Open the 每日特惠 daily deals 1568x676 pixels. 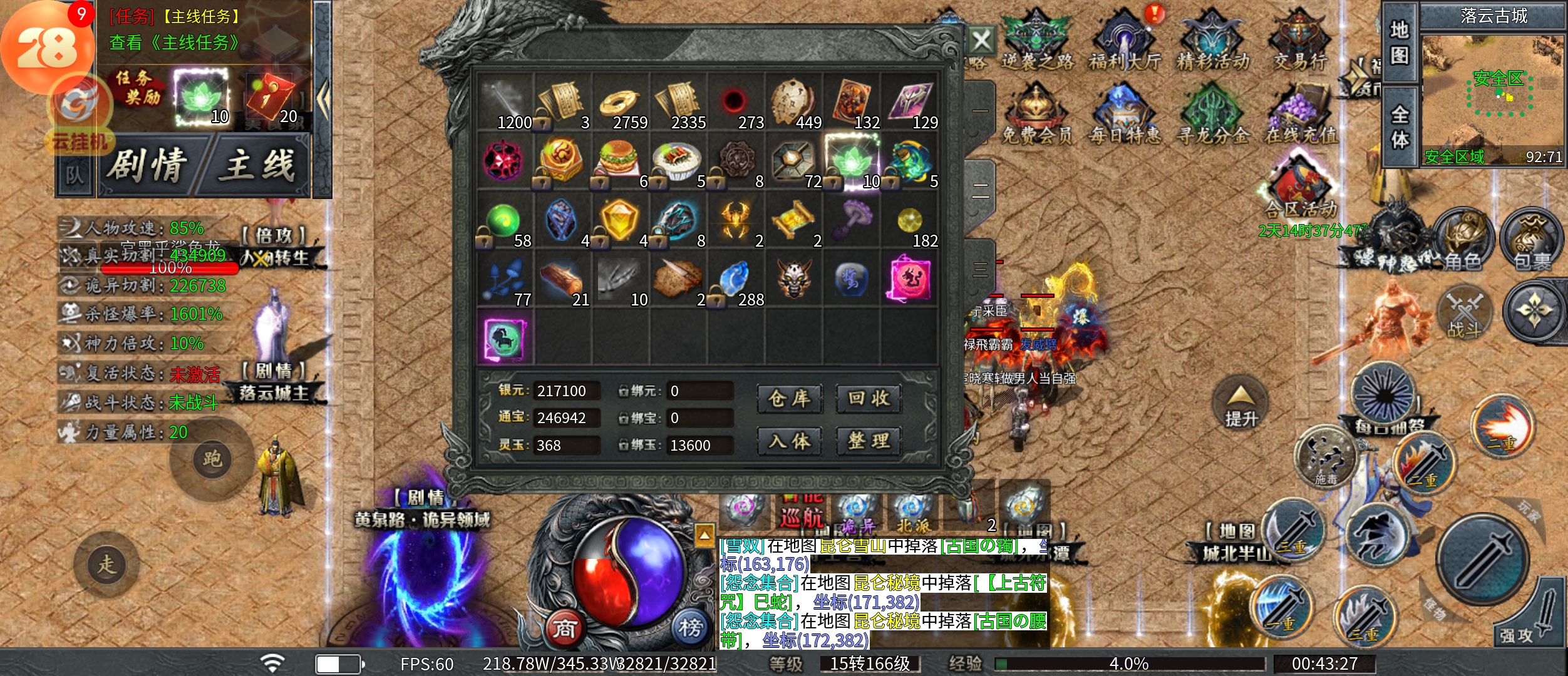1125,116
